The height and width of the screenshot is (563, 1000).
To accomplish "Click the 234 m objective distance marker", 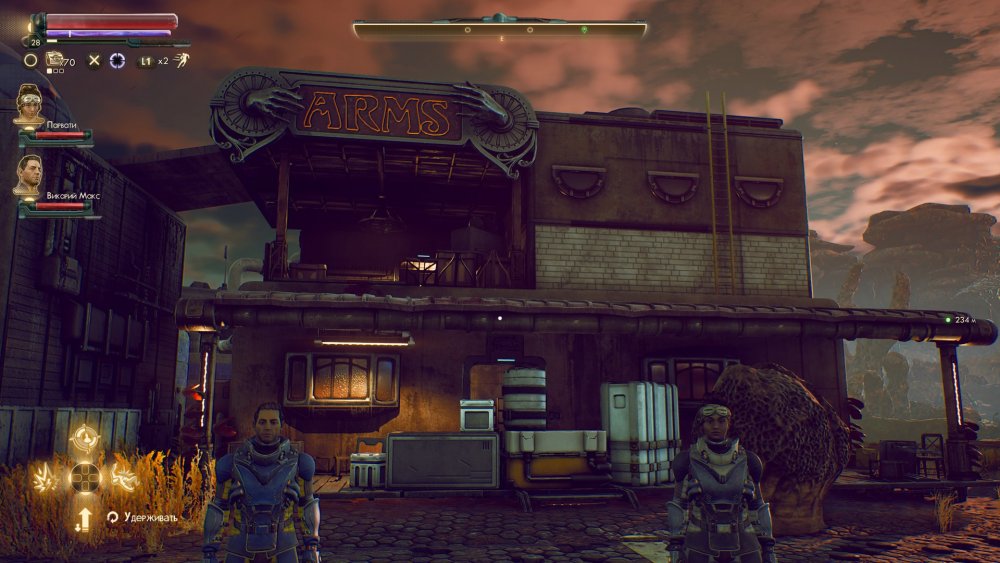I will point(962,320).
